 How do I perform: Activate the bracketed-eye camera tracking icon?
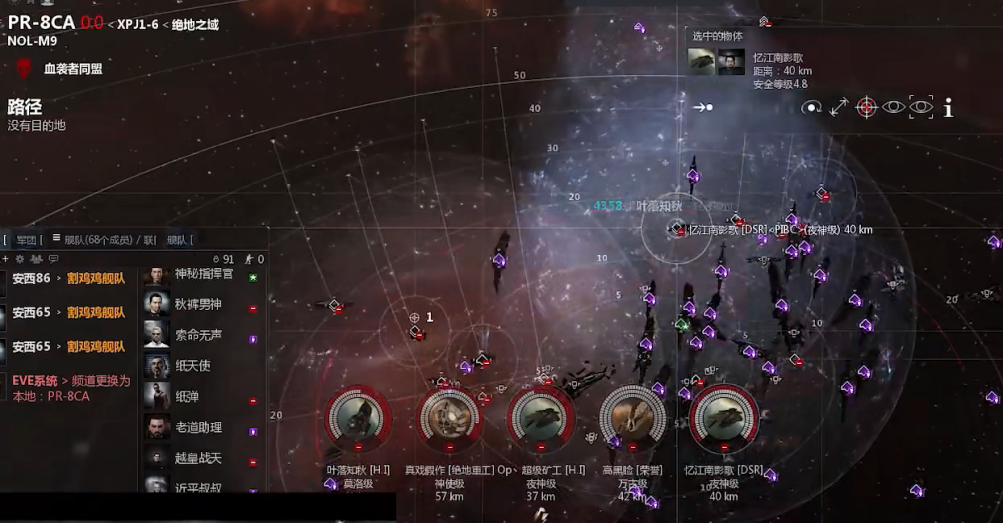pos(921,107)
